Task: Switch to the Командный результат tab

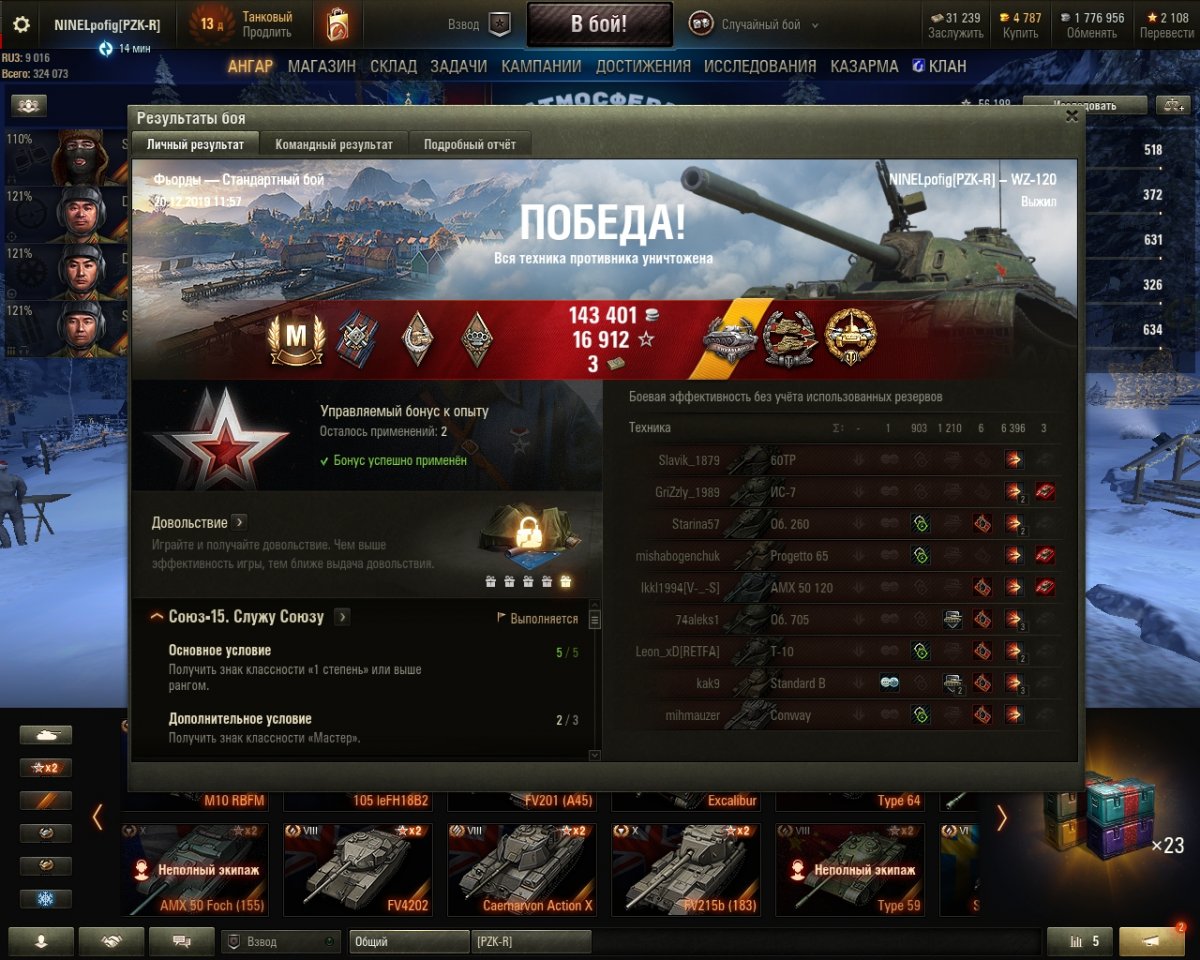Action: [x=334, y=144]
